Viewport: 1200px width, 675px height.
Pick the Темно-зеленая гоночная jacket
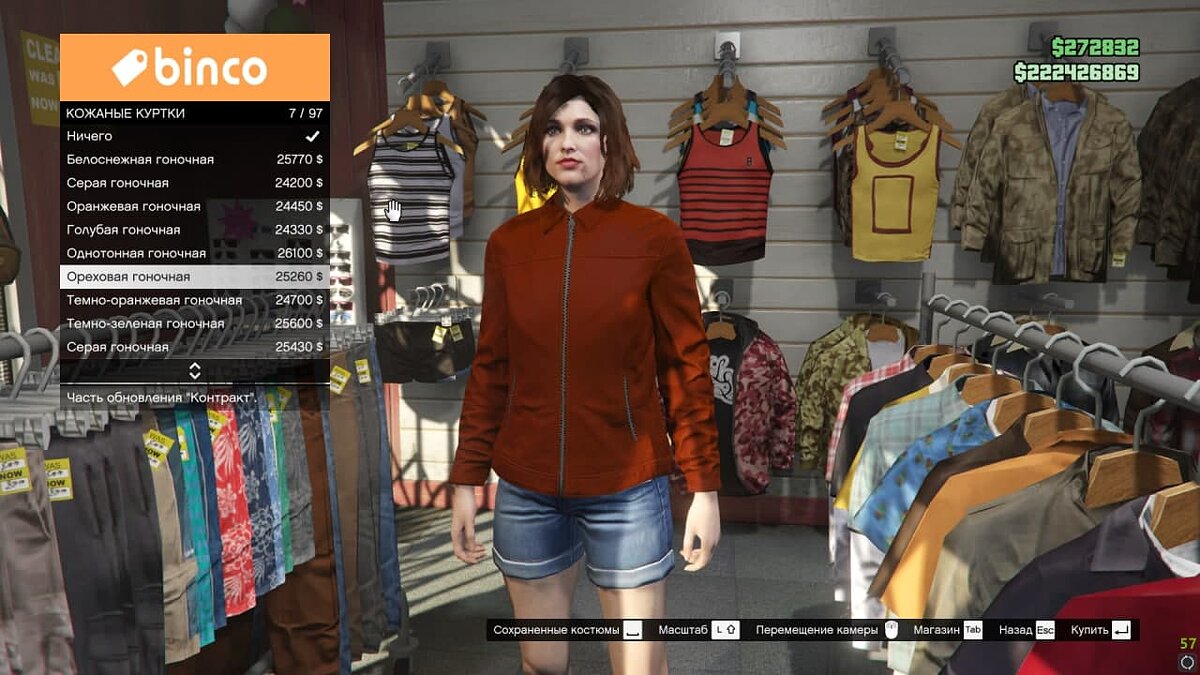click(195, 324)
